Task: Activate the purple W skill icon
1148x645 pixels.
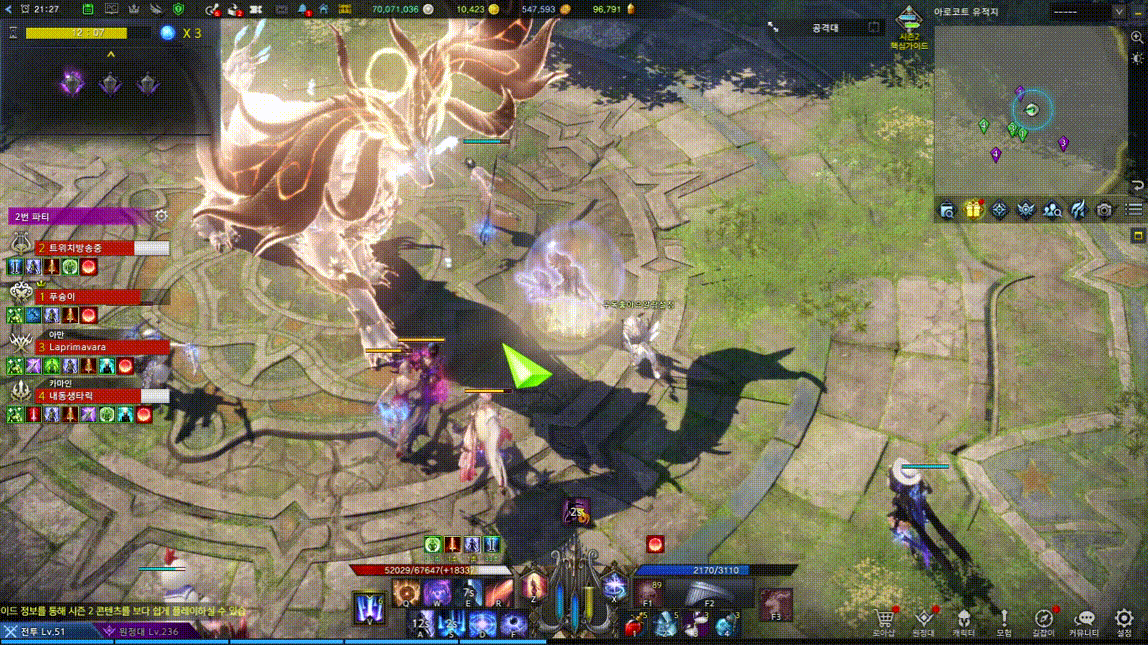Action: [436, 593]
